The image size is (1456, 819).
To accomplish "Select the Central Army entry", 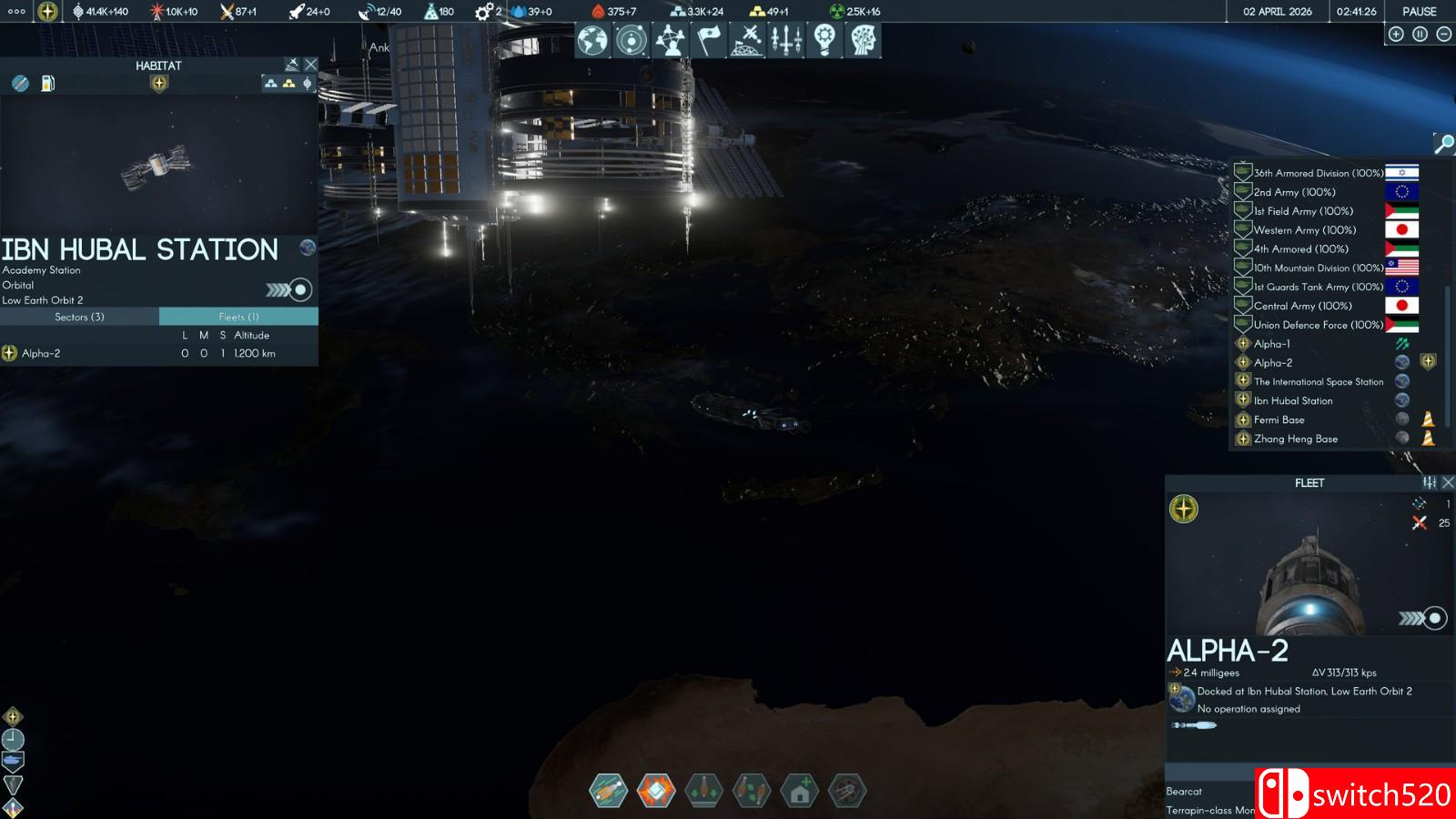I will [x=1302, y=306].
